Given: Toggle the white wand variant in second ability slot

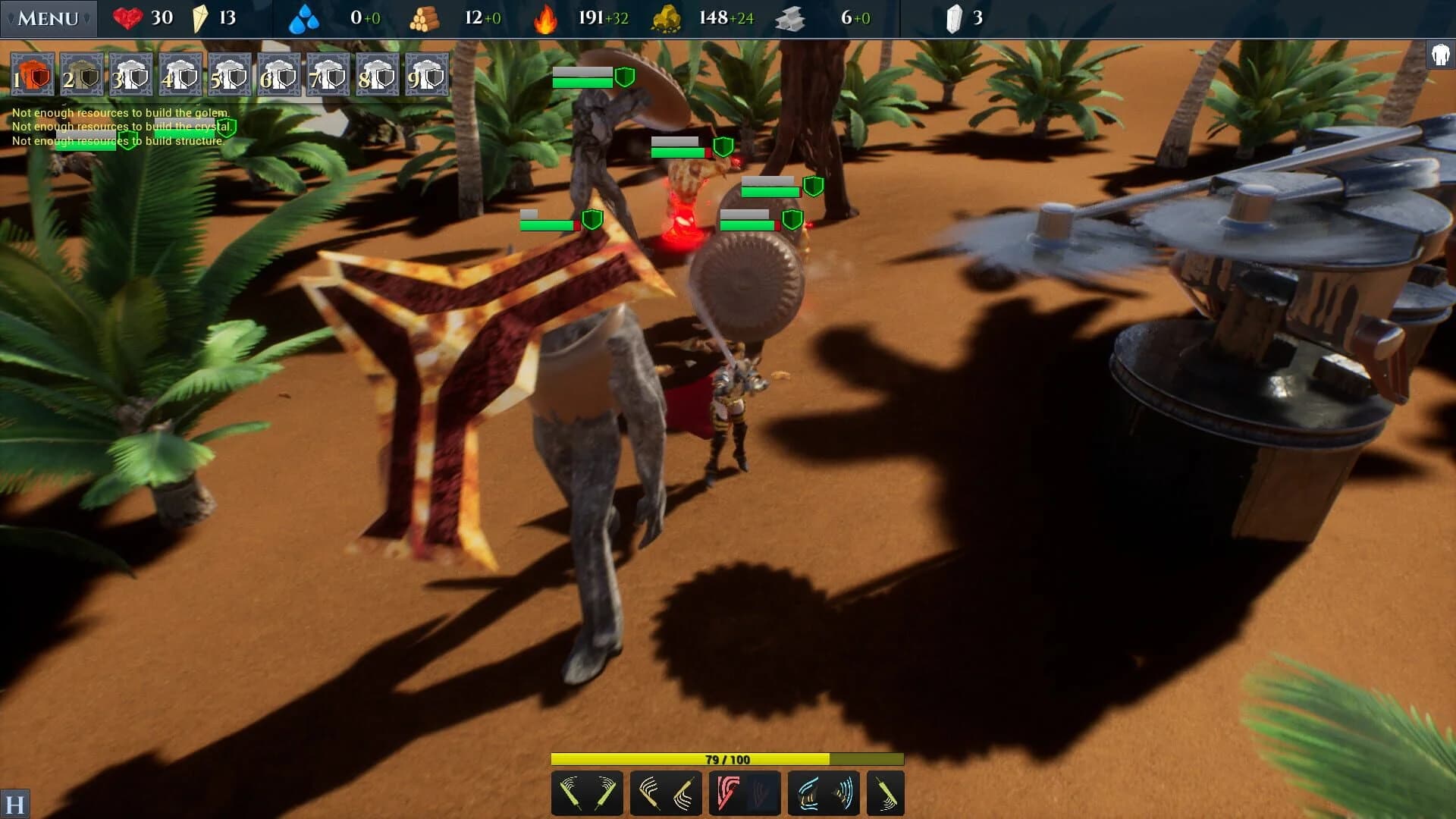Looking at the screenshot, I should [x=683, y=792].
